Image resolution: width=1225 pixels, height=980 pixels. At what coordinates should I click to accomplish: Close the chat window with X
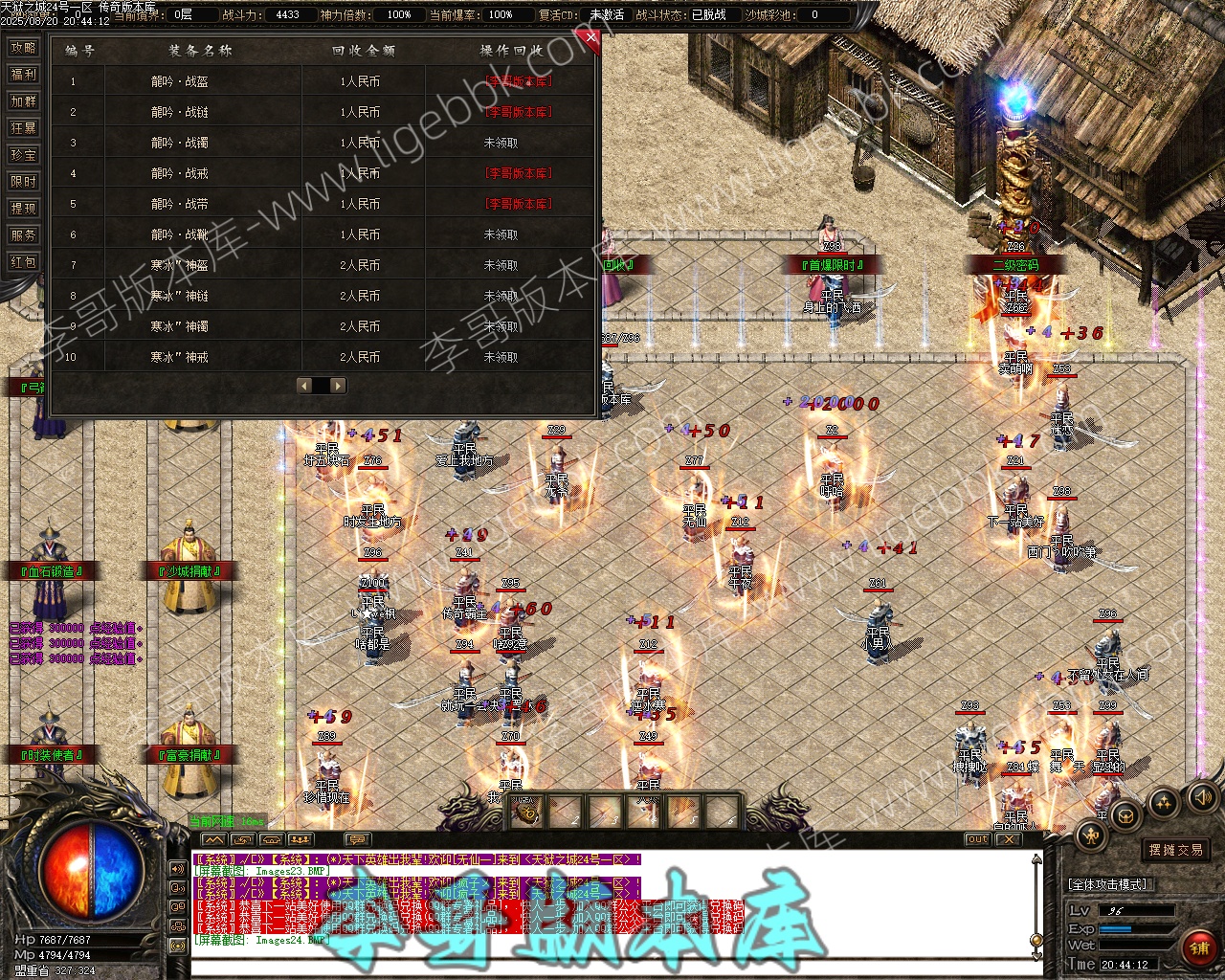coord(1008,839)
